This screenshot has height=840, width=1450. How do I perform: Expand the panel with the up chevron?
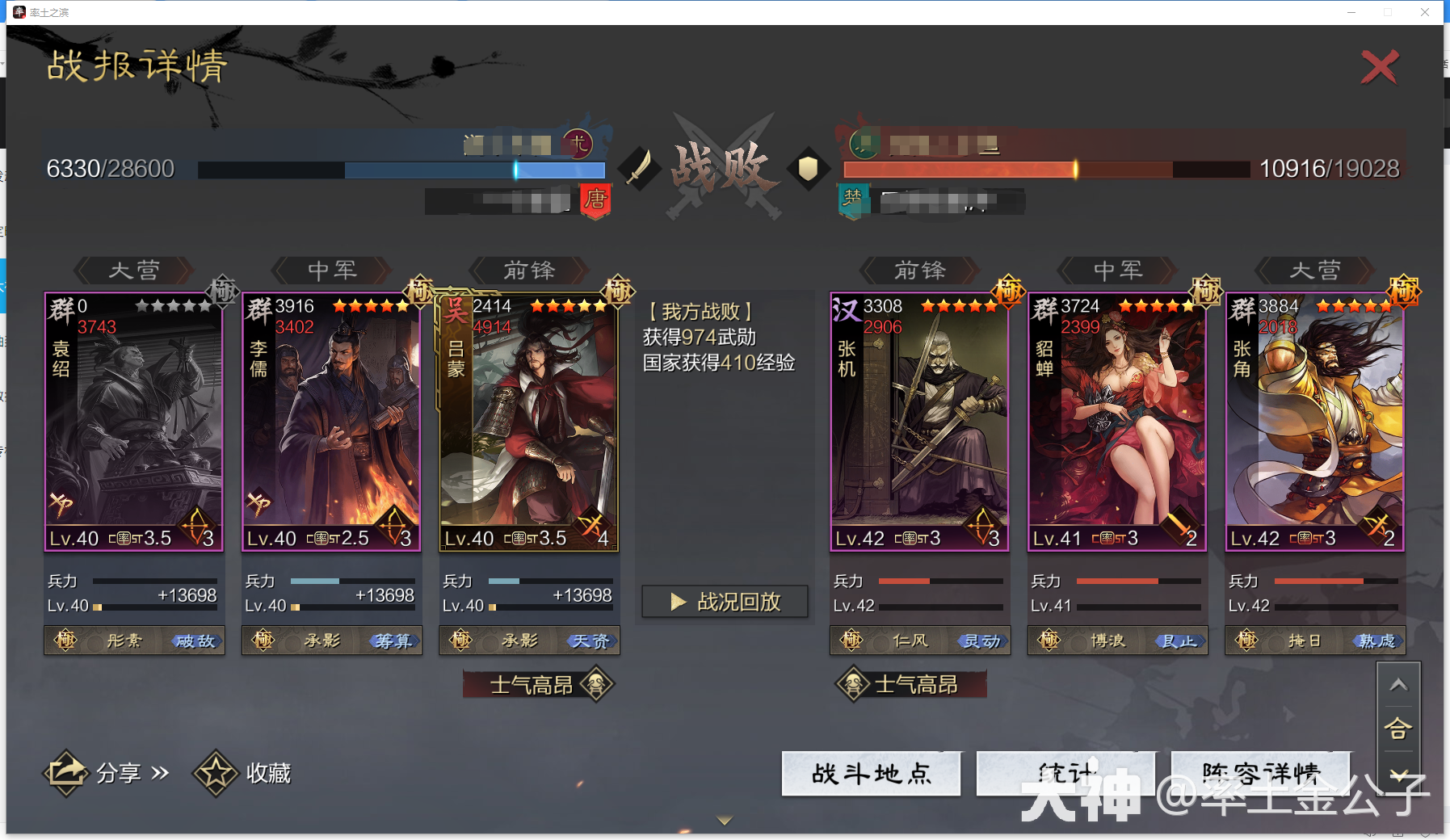coord(1400,684)
